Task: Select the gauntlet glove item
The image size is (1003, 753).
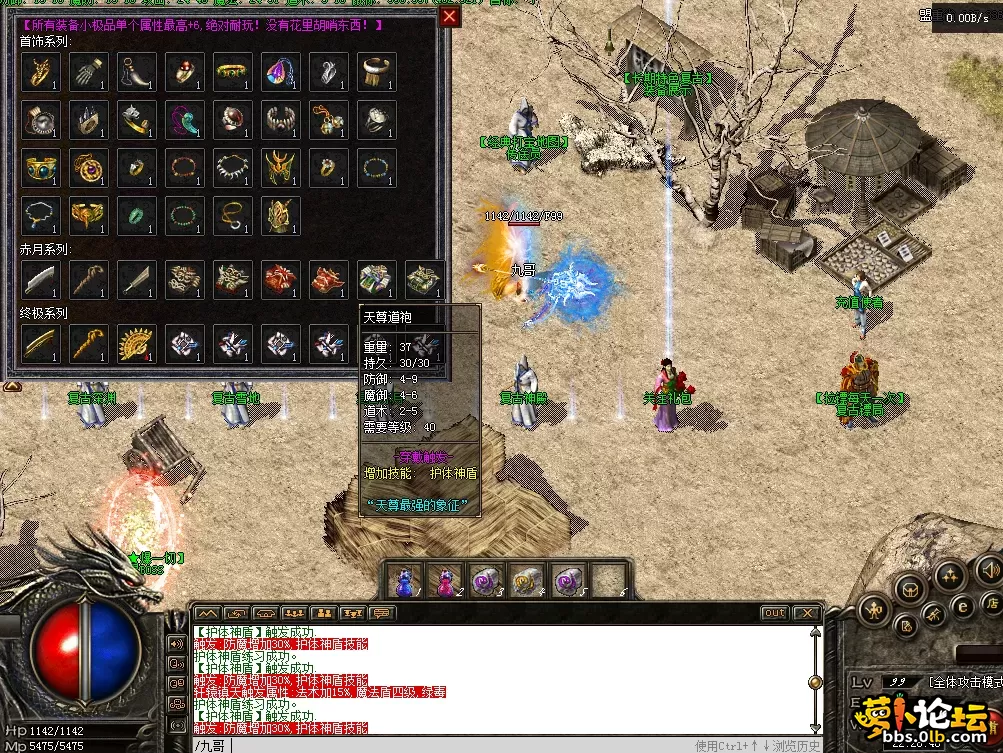Action: point(88,71)
